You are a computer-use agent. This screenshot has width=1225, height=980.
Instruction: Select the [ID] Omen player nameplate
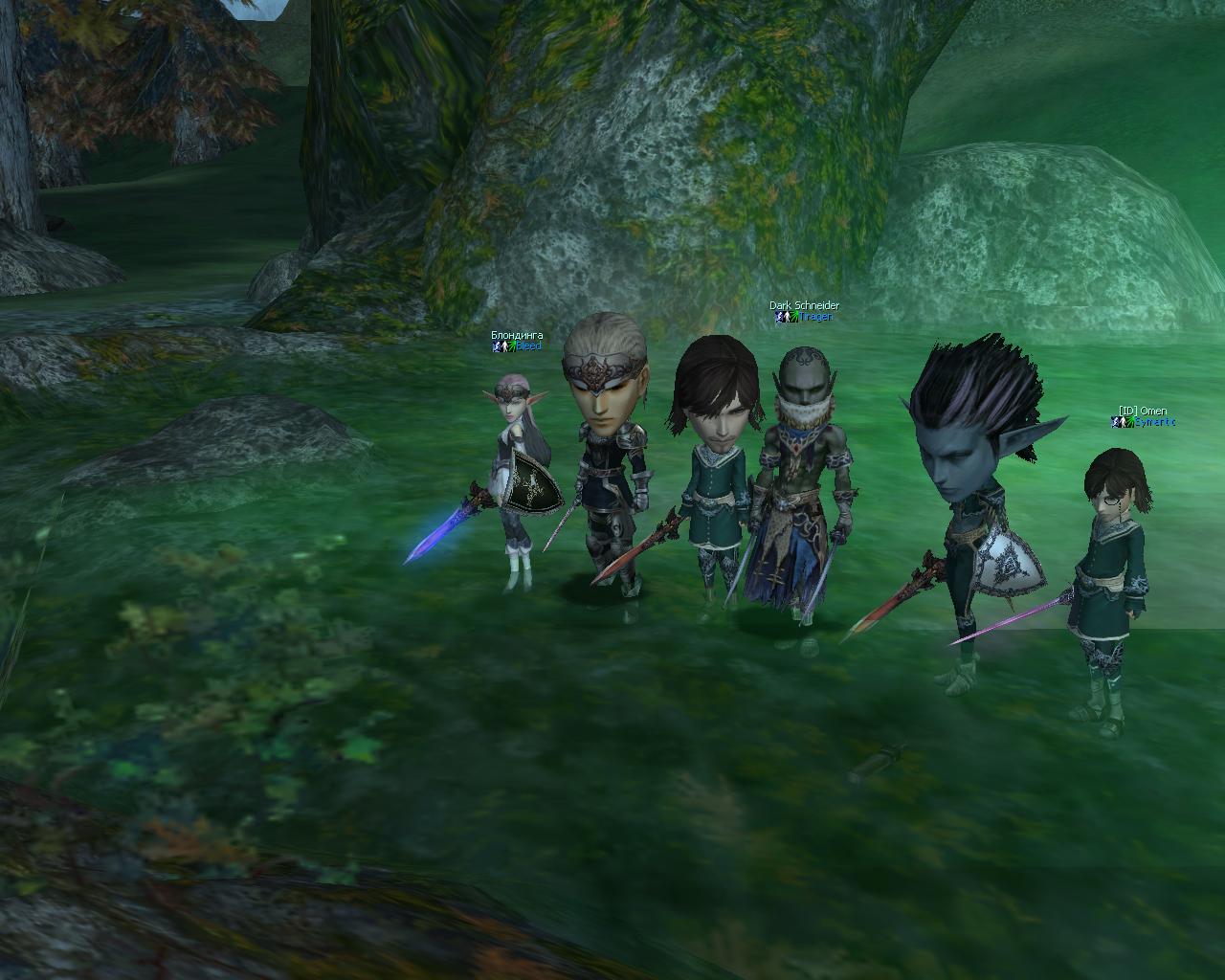(1143, 412)
